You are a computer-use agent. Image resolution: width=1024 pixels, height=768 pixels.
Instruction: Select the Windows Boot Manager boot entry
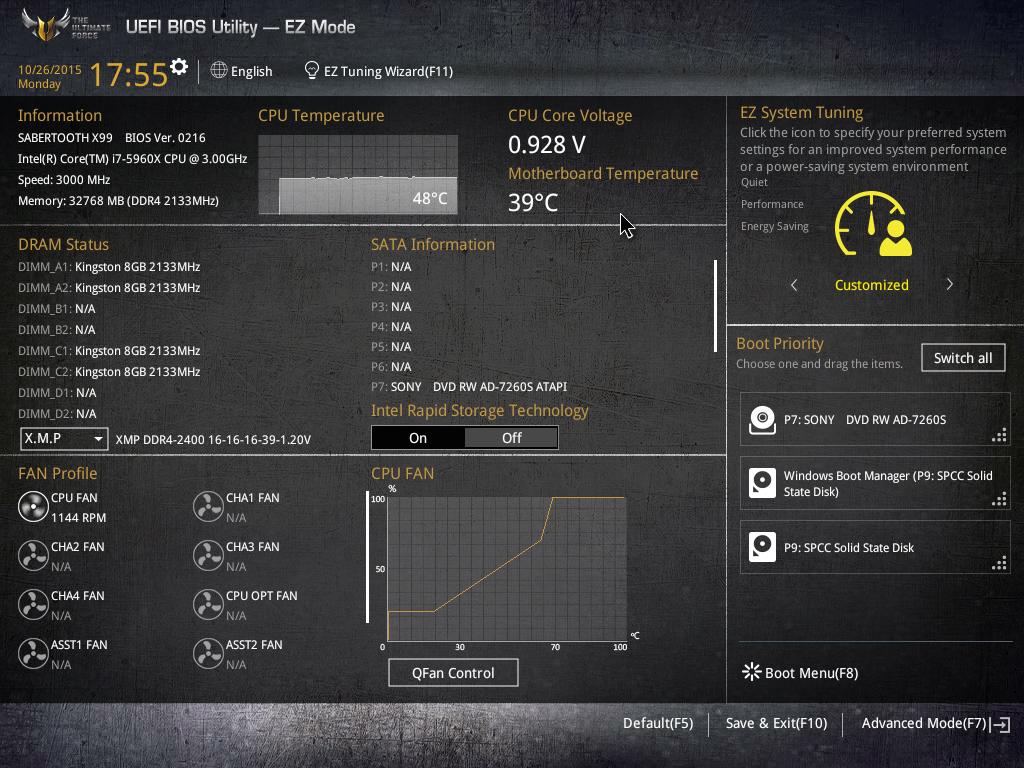[x=874, y=484]
